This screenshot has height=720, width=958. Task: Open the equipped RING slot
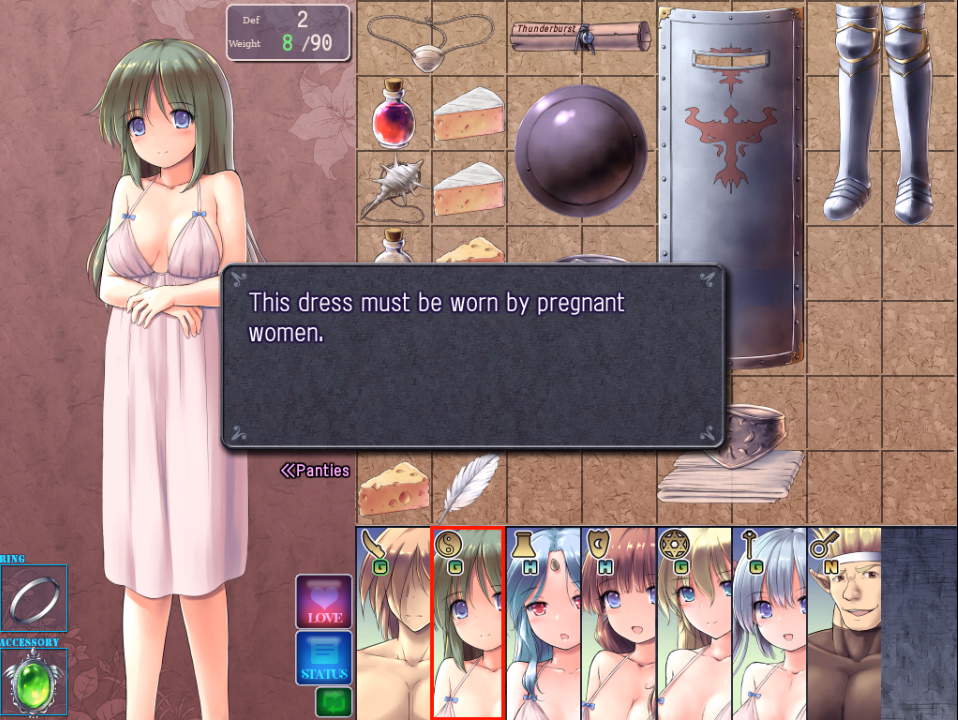click(34, 598)
